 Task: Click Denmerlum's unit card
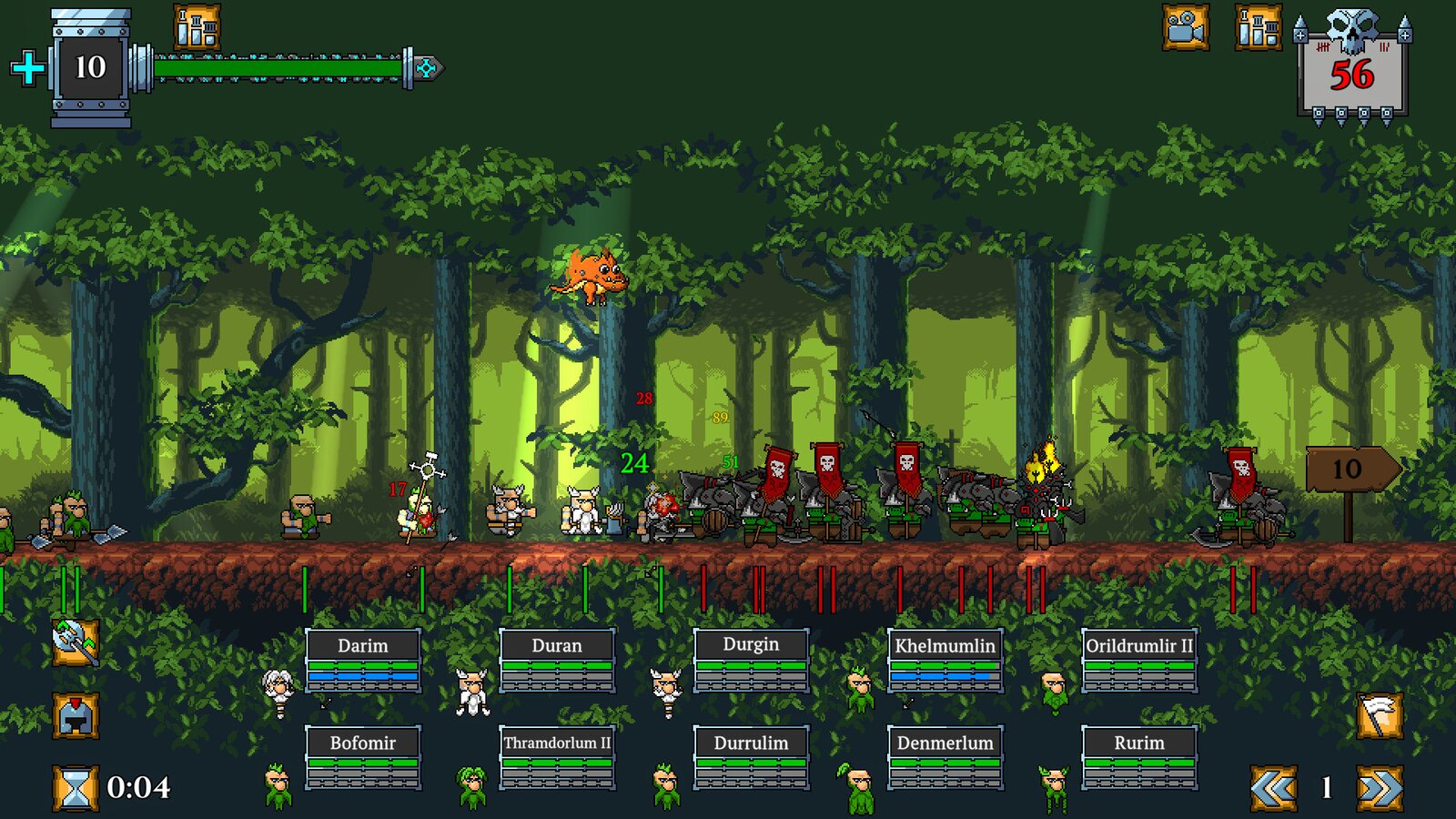pos(945,757)
